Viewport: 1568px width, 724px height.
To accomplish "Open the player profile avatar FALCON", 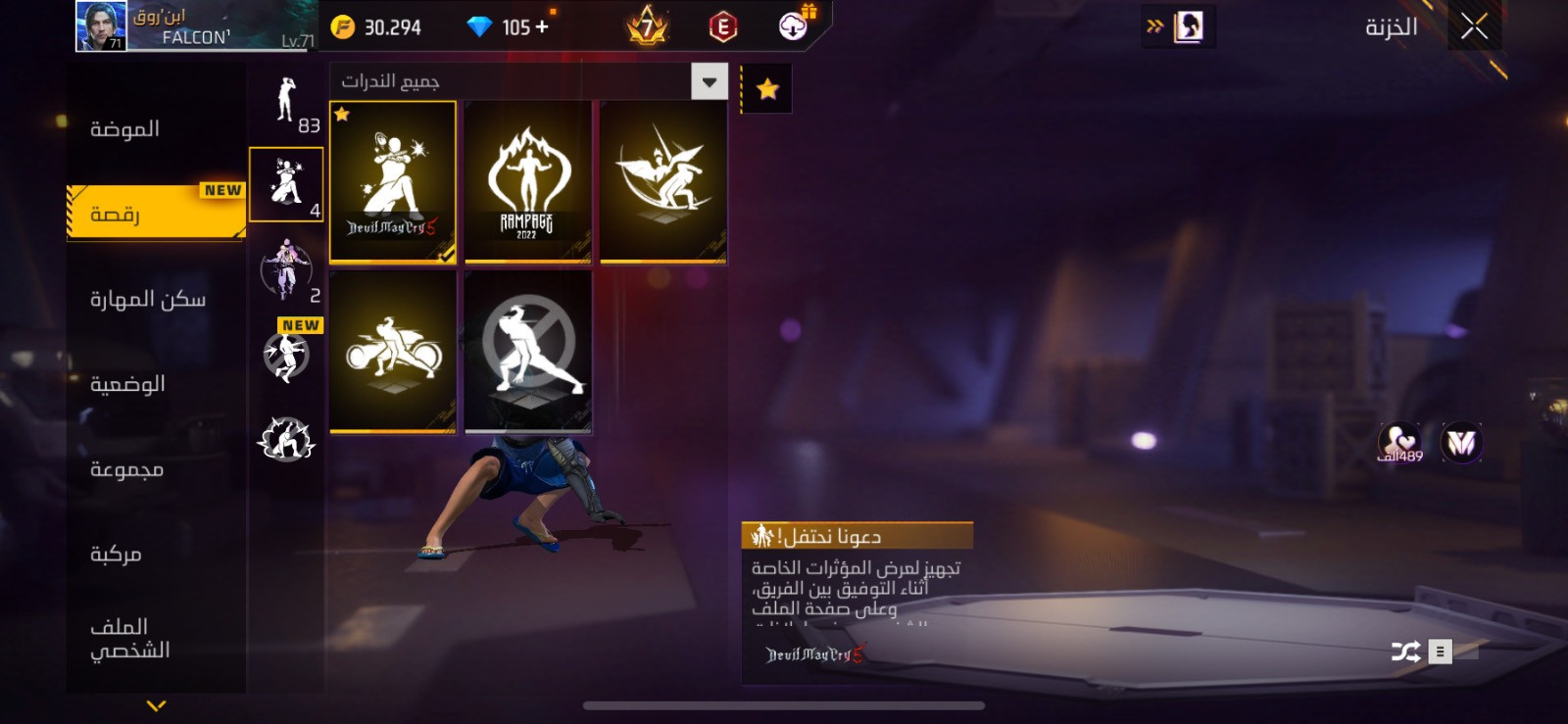I will tap(101, 26).
